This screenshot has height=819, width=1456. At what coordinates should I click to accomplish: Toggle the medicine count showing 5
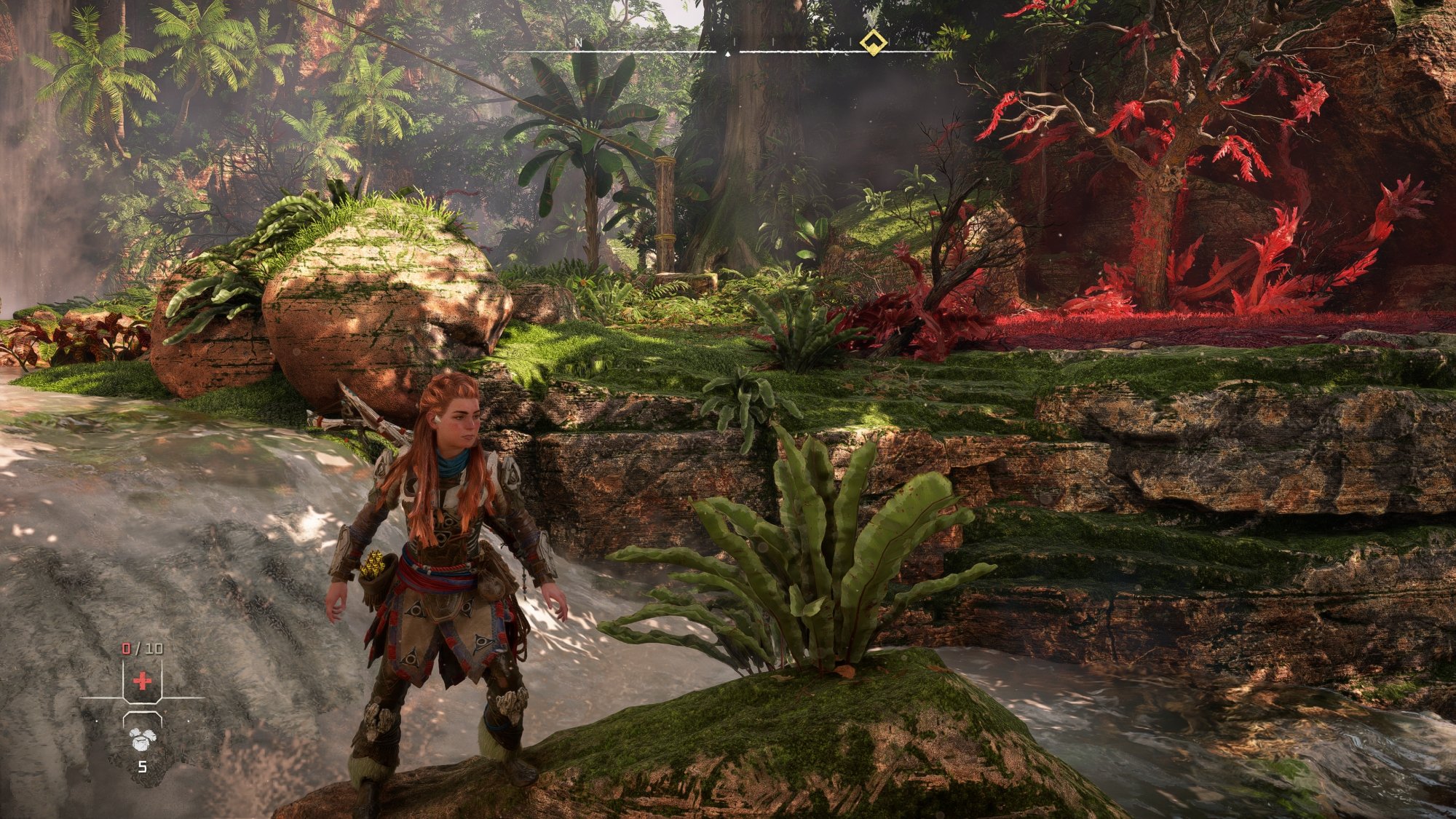[x=143, y=767]
